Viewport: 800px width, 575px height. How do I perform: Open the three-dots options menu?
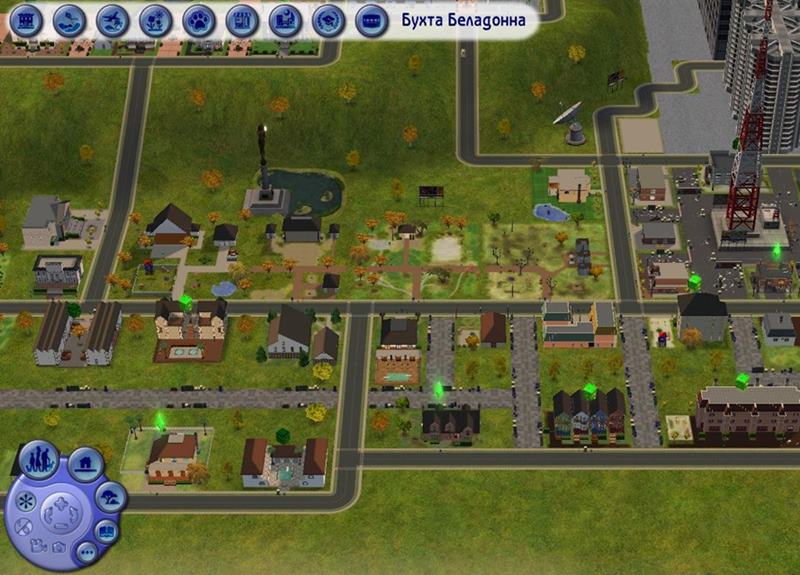click(x=85, y=552)
